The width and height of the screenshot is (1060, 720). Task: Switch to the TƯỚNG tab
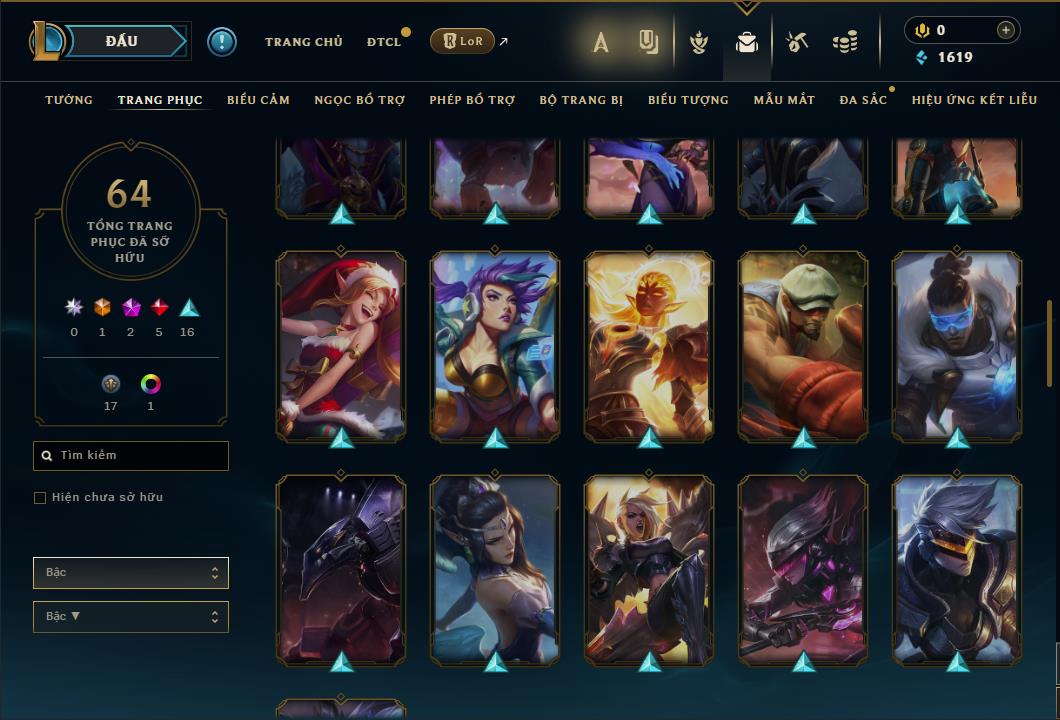click(69, 100)
